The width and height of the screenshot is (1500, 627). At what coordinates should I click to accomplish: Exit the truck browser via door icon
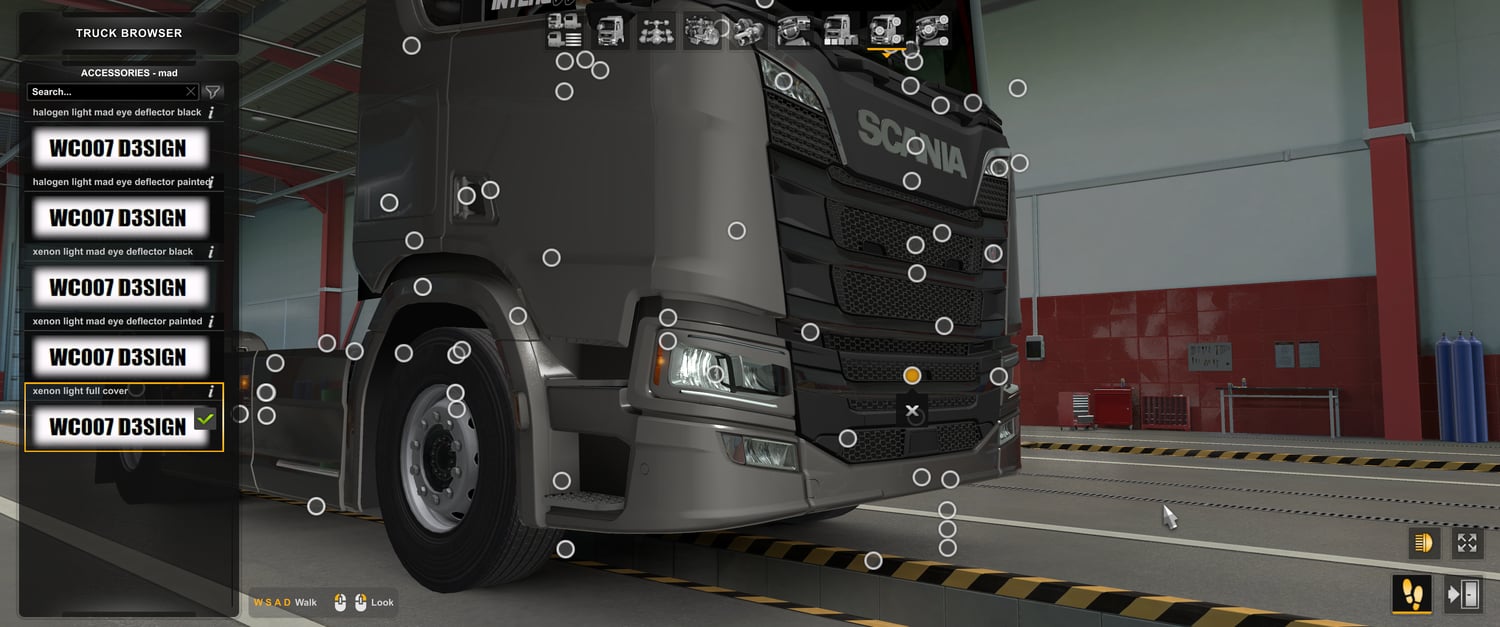(1463, 594)
